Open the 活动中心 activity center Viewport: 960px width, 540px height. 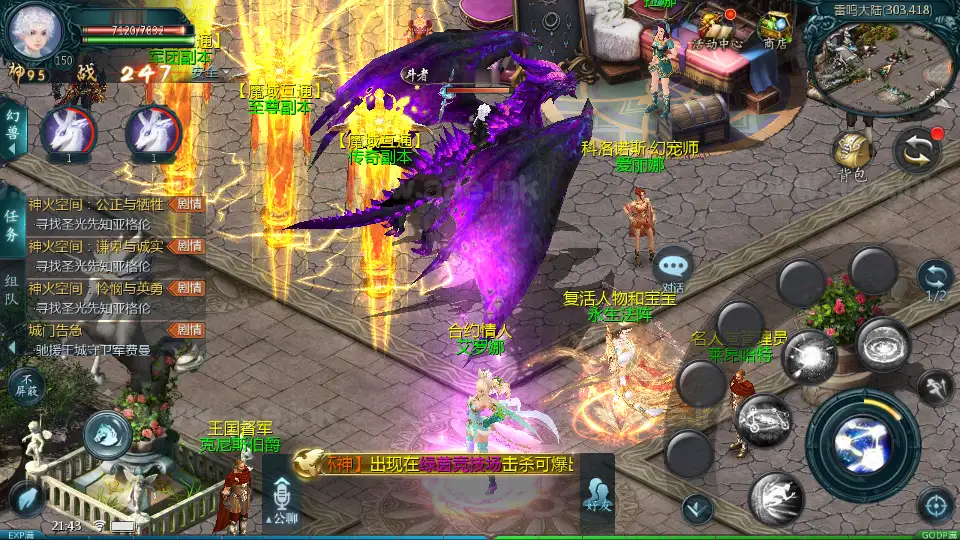click(716, 28)
